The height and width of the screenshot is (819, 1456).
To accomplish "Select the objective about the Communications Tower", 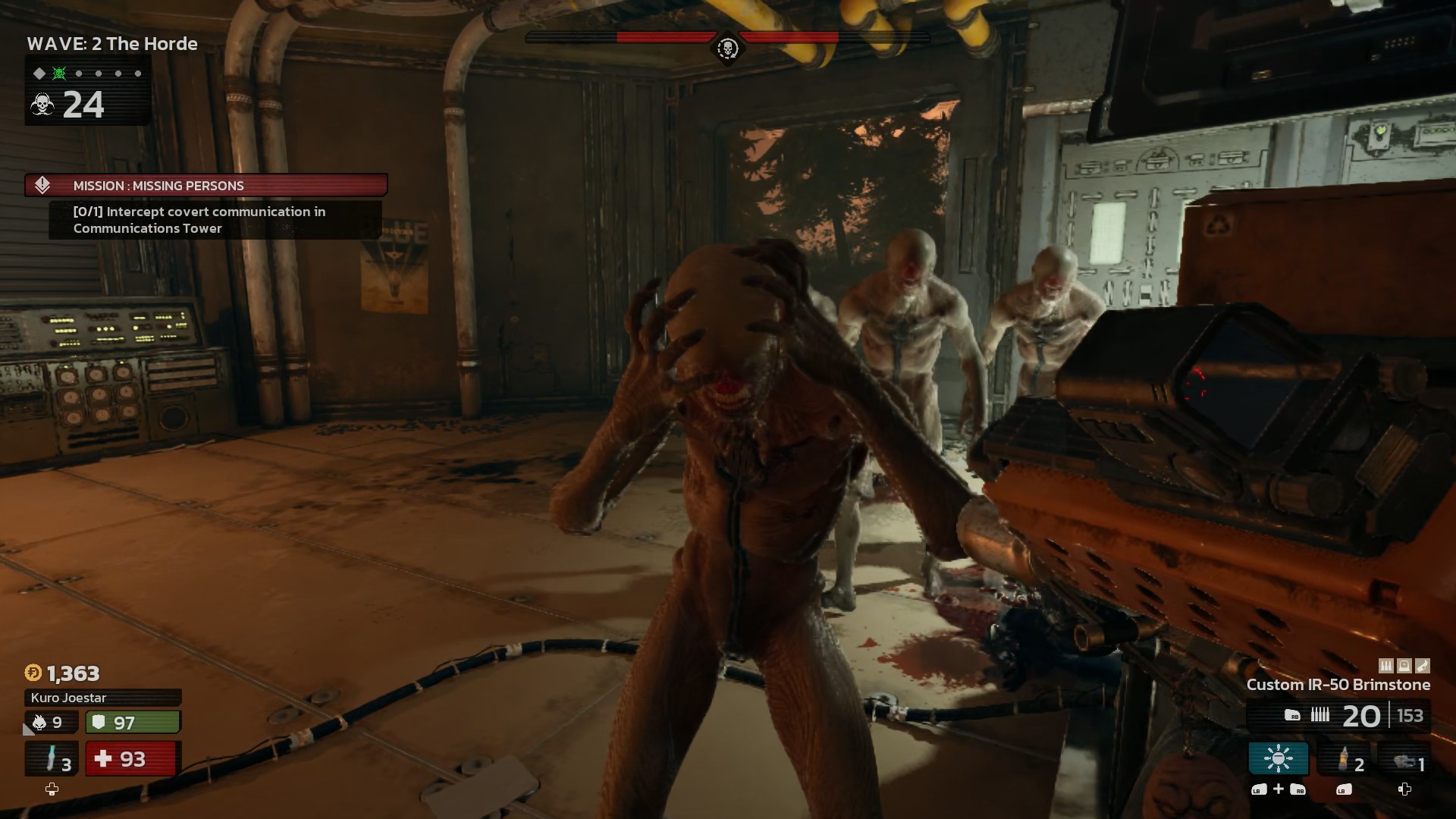I will [199, 220].
